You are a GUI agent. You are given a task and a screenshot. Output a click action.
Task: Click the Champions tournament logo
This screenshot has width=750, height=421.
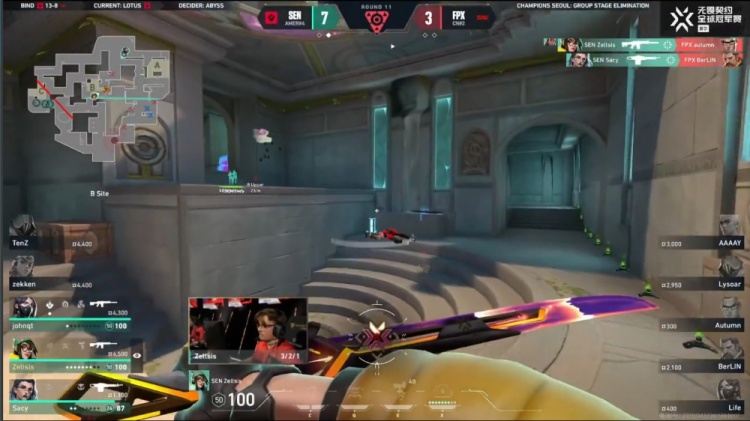click(x=706, y=17)
